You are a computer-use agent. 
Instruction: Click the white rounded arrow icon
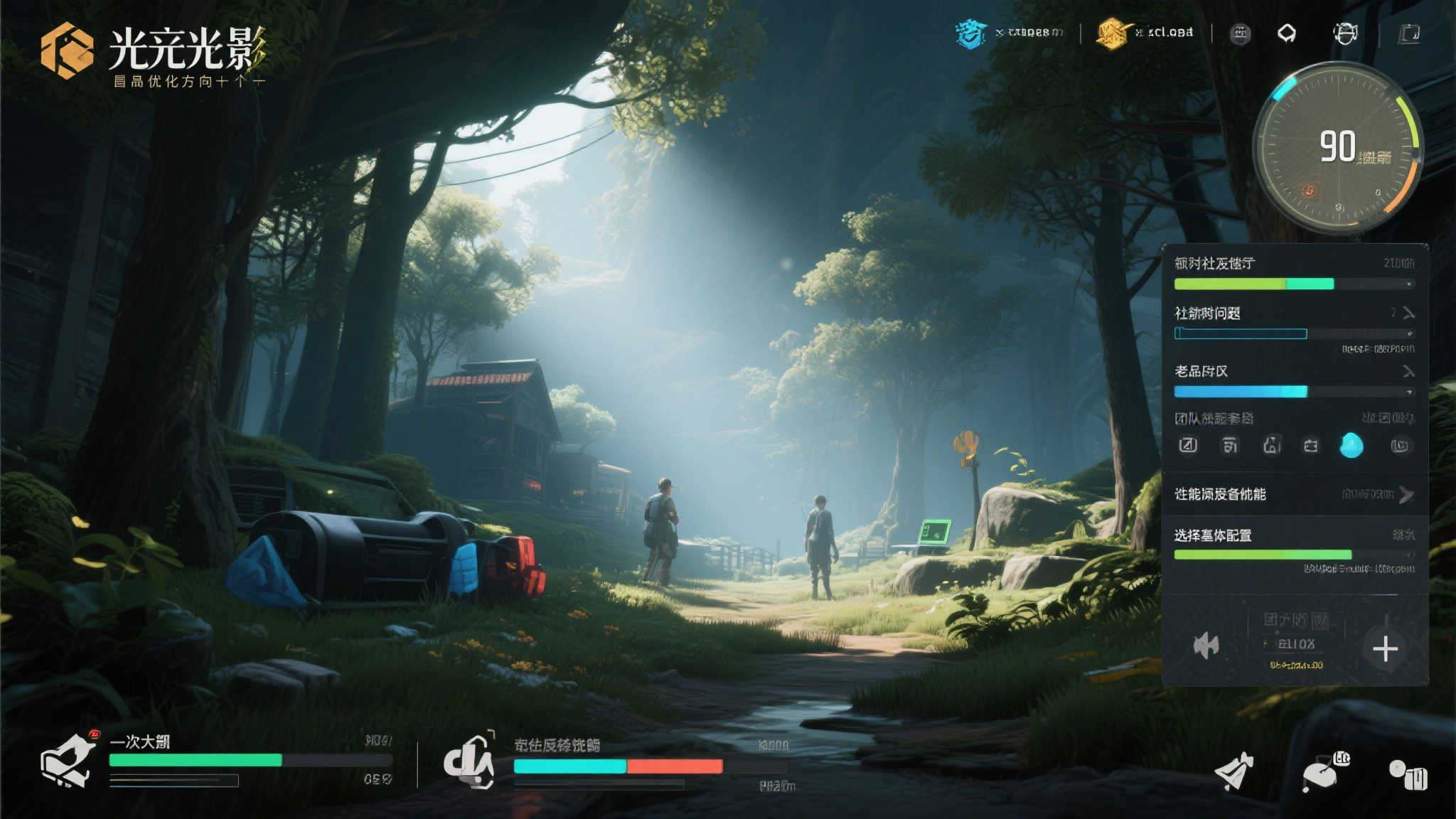tap(1287, 33)
